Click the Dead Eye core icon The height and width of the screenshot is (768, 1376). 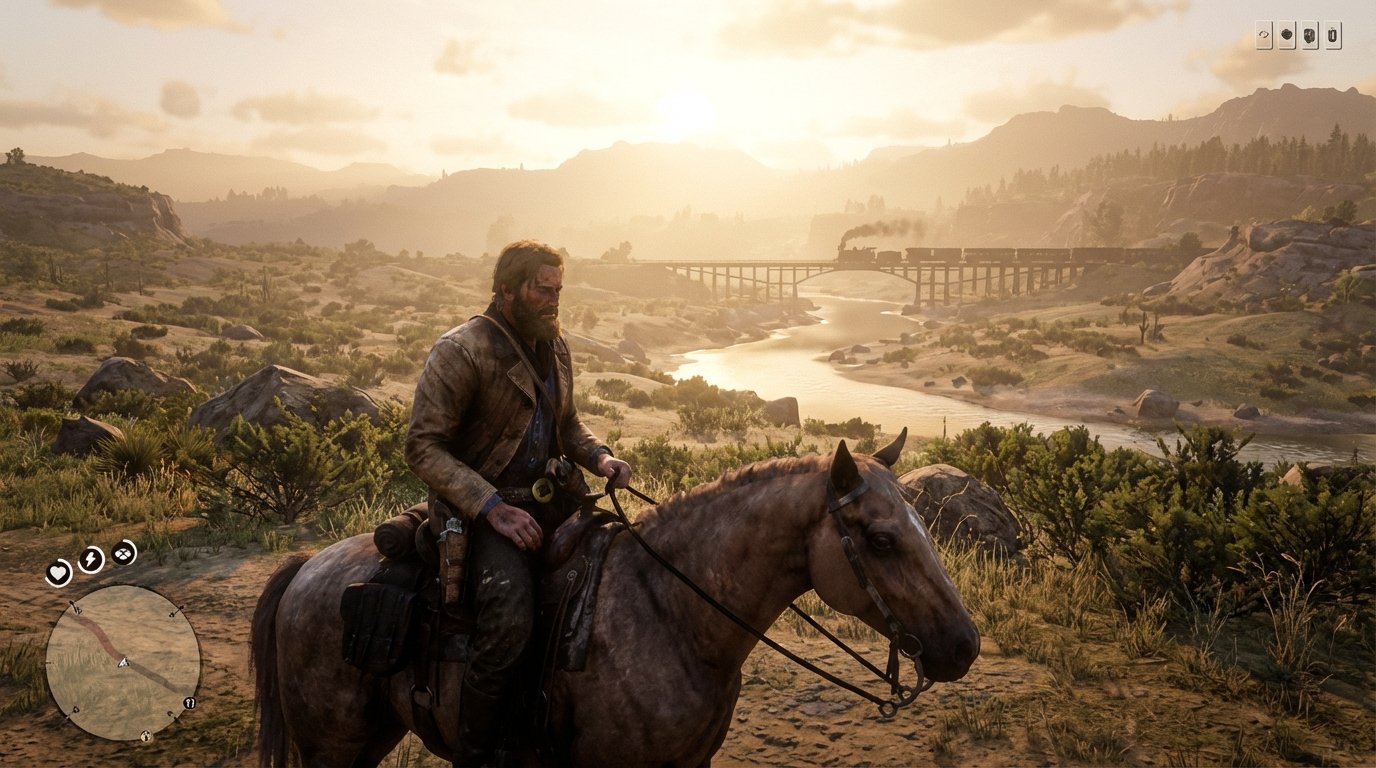click(x=121, y=554)
